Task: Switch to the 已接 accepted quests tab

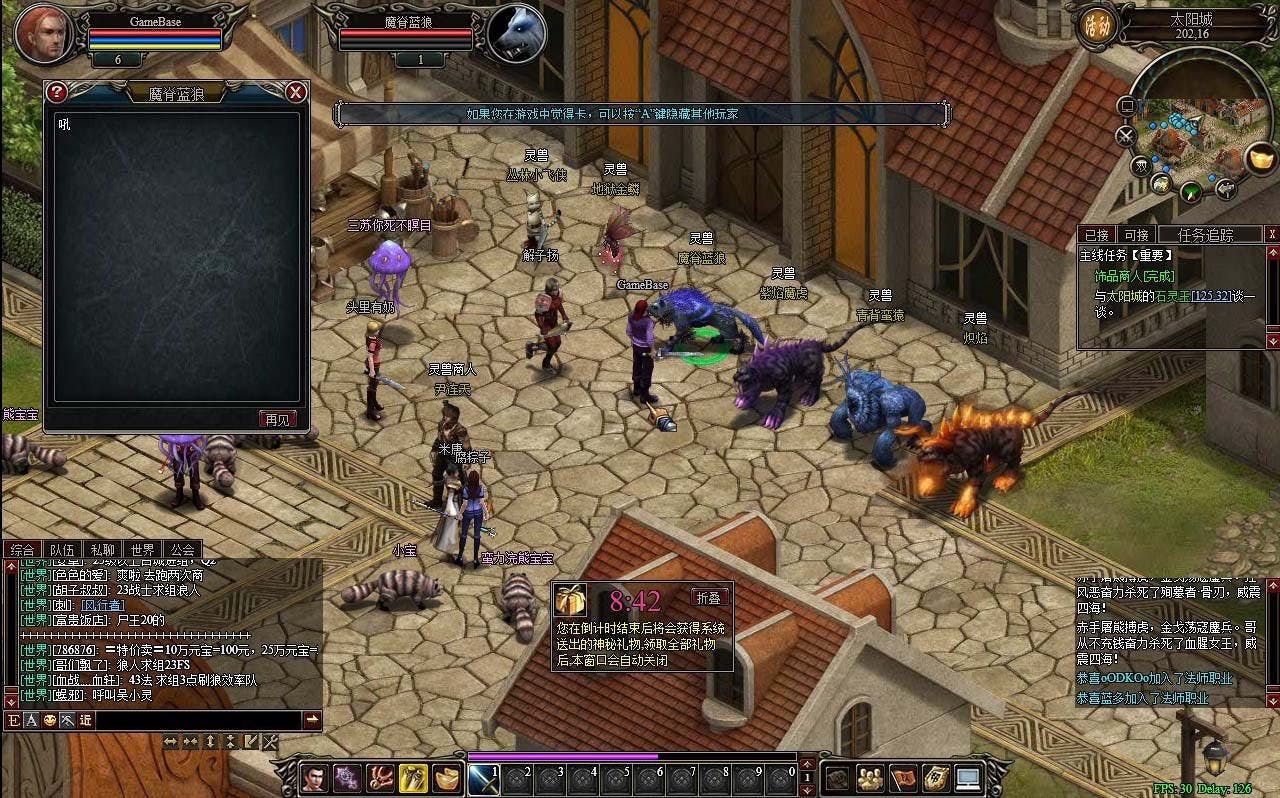Action: pos(1098,235)
